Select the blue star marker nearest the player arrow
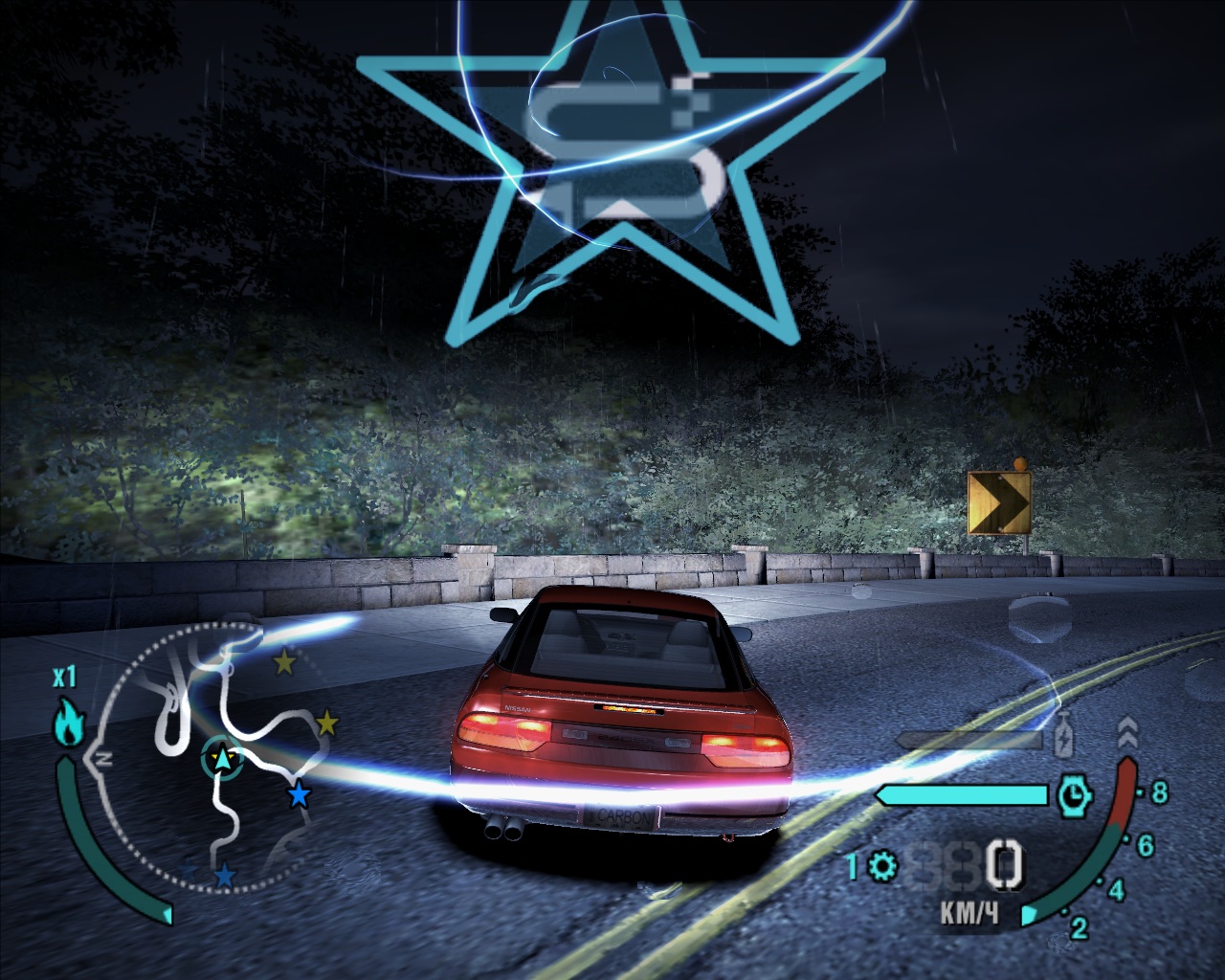The image size is (1225, 980). tap(300, 793)
